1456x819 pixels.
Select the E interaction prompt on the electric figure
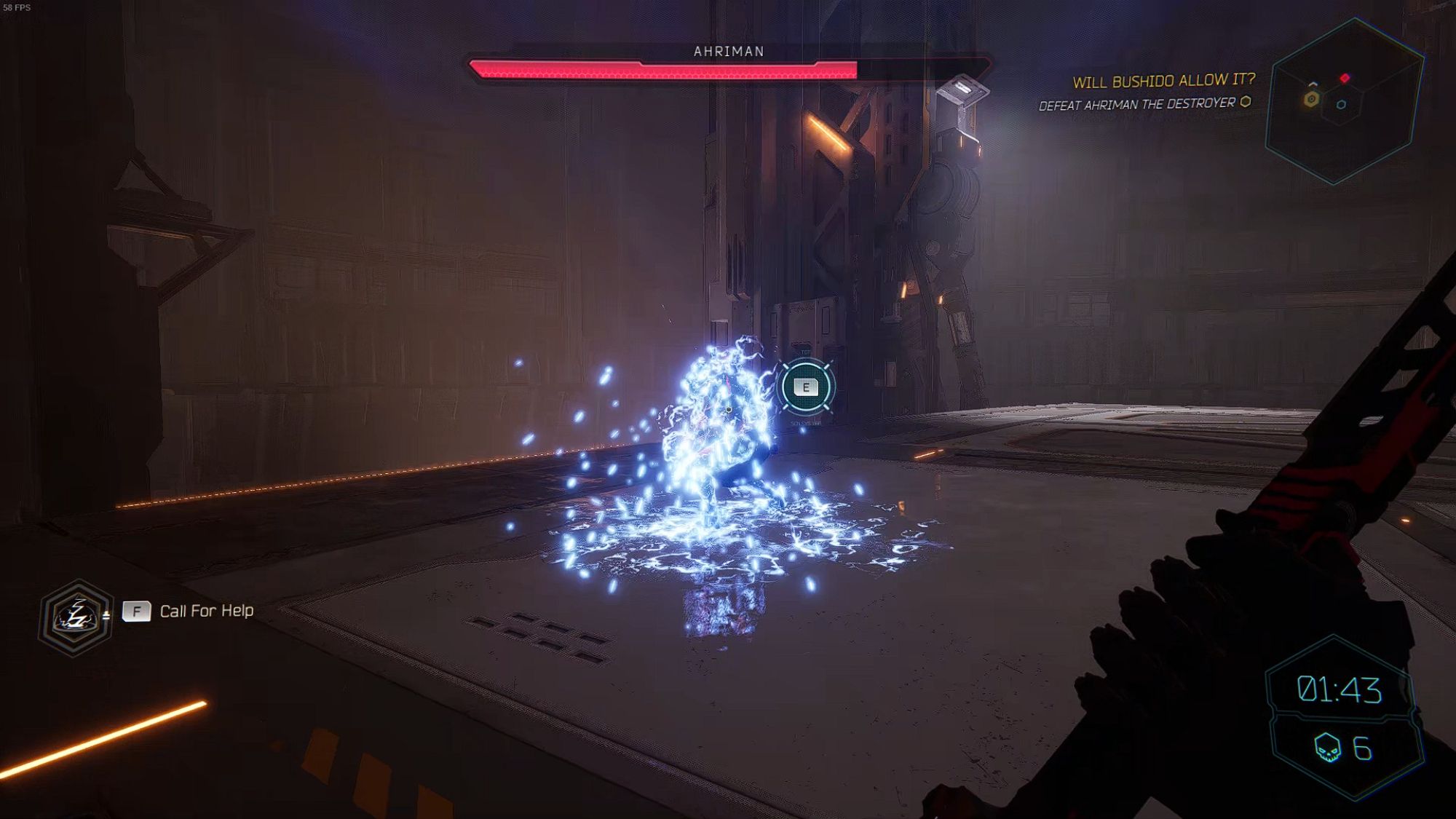(807, 387)
